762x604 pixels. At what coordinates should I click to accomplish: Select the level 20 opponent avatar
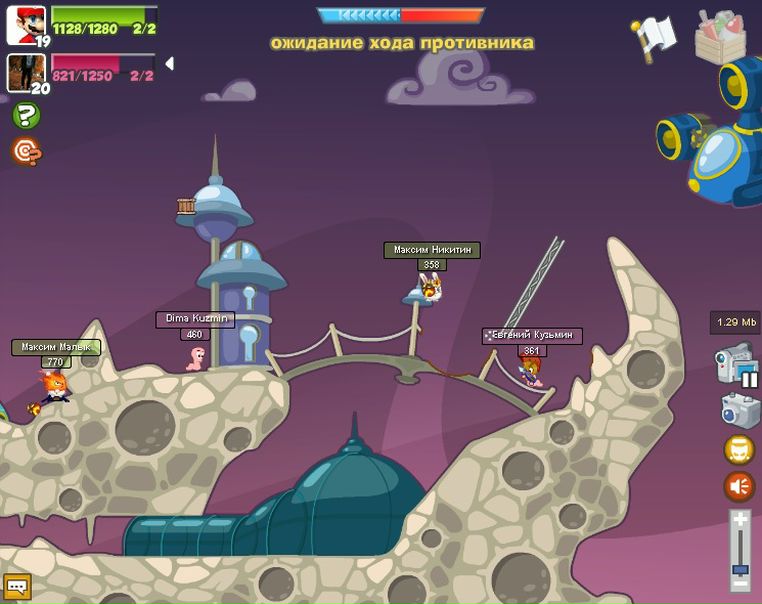(x=24, y=71)
